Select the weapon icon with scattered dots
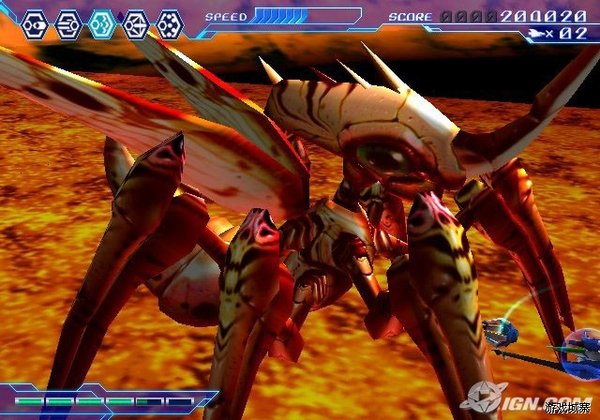600x420 pixels. point(170,23)
